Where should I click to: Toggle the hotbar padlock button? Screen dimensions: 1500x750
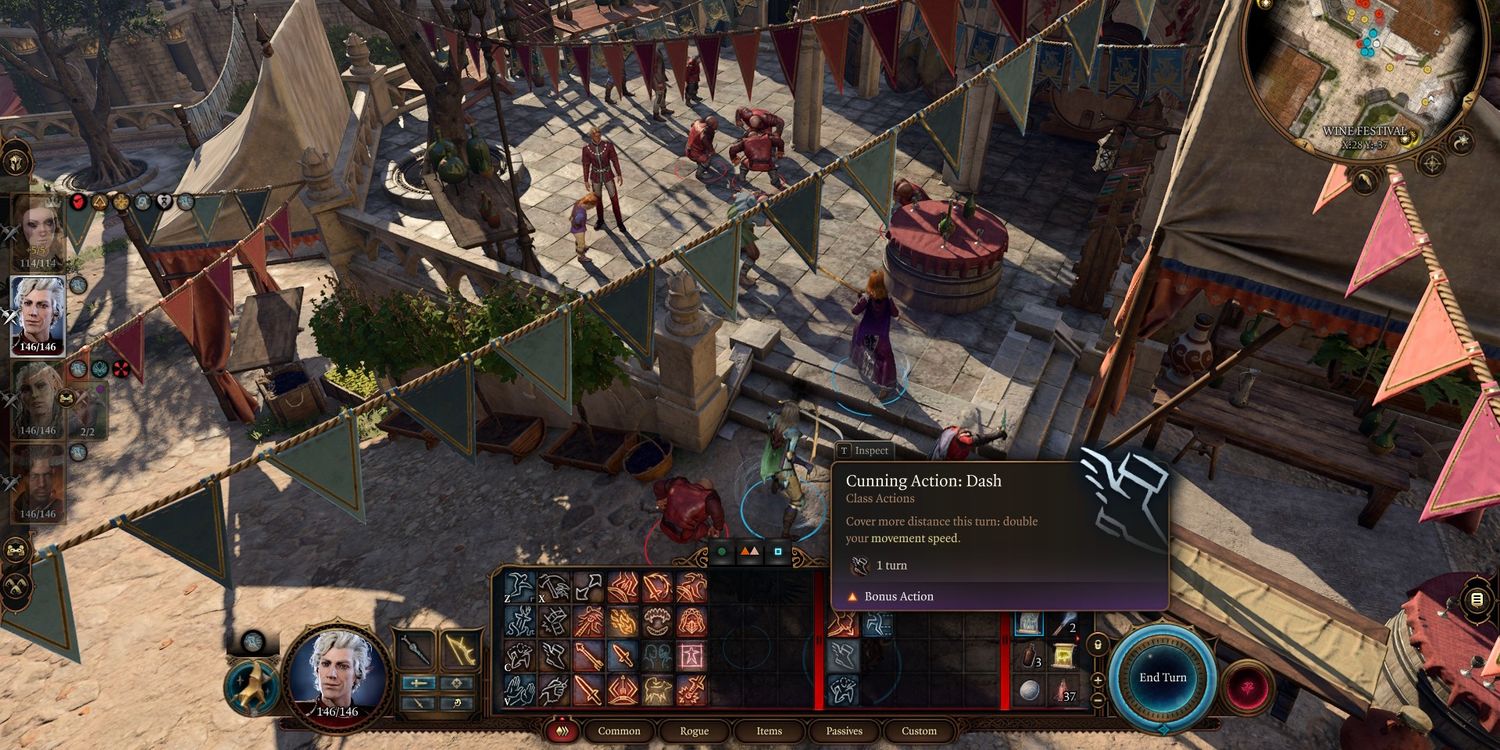[1098, 646]
